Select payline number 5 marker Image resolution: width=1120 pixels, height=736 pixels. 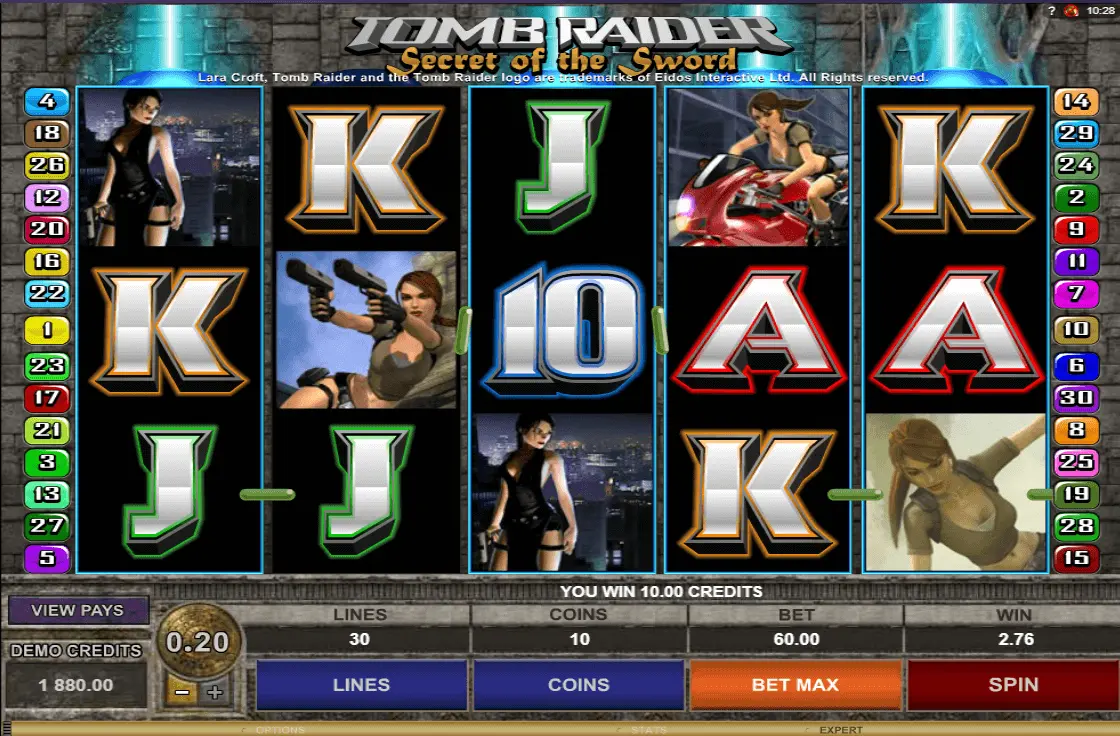coord(47,558)
